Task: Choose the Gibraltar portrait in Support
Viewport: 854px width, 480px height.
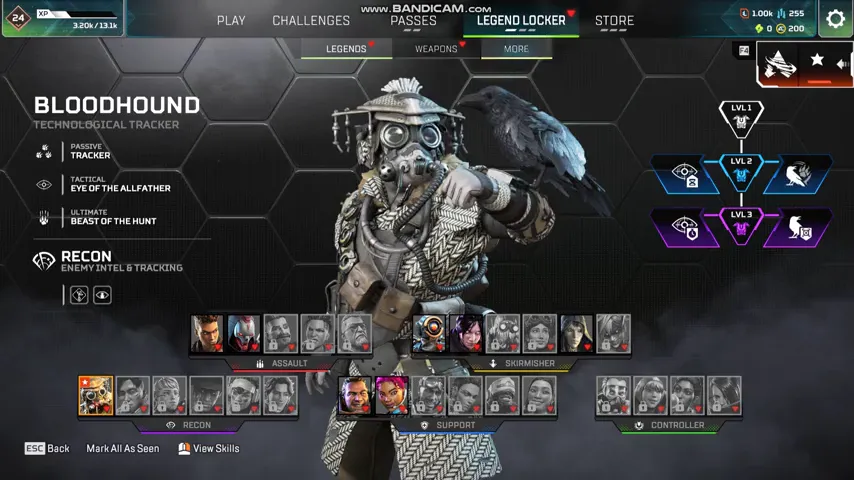Action: (x=355, y=396)
